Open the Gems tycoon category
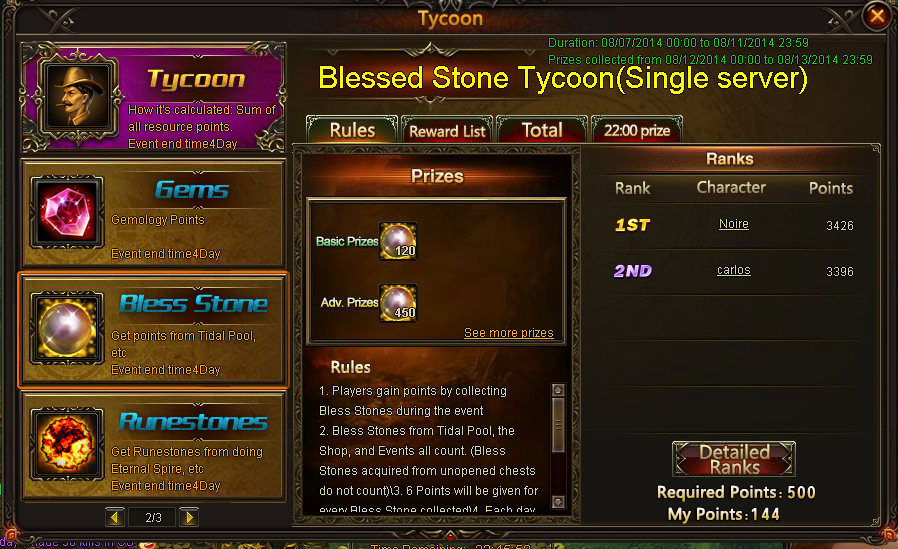 pos(153,212)
